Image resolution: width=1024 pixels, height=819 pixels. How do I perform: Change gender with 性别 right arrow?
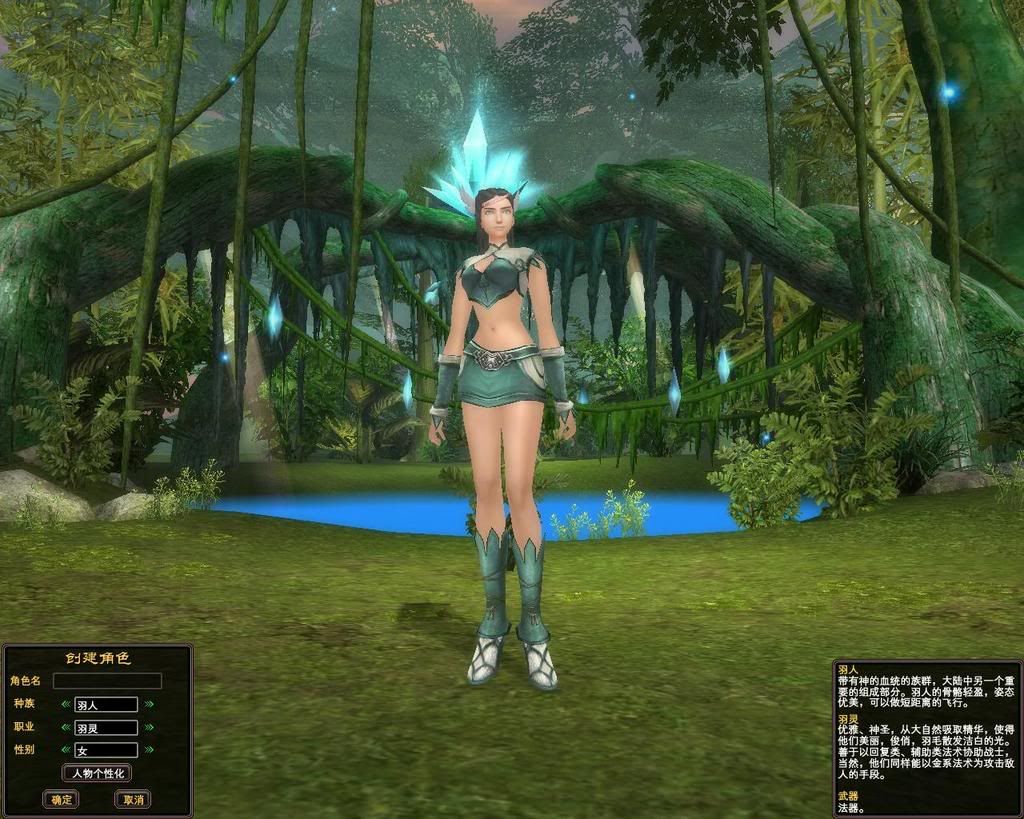pos(148,750)
